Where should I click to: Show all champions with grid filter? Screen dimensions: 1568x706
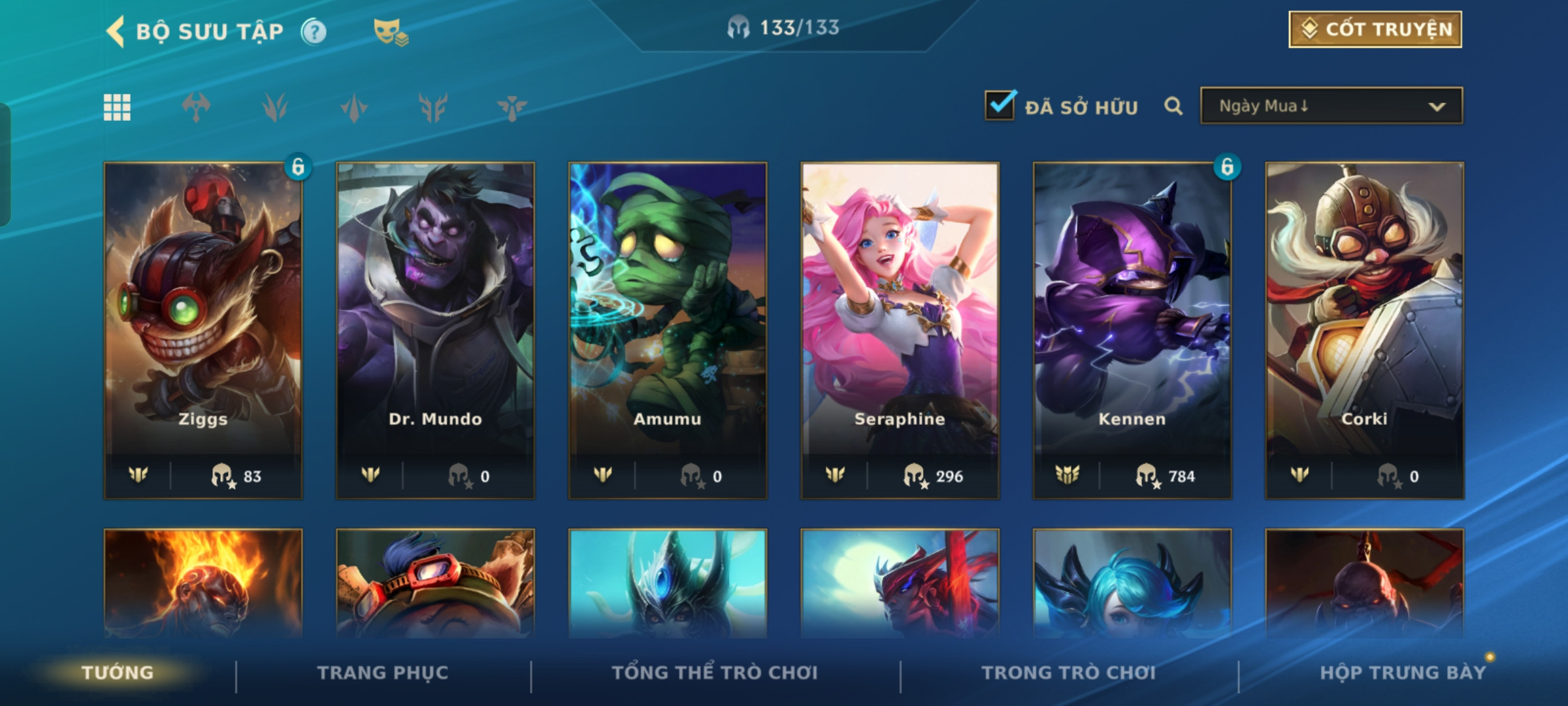point(117,107)
